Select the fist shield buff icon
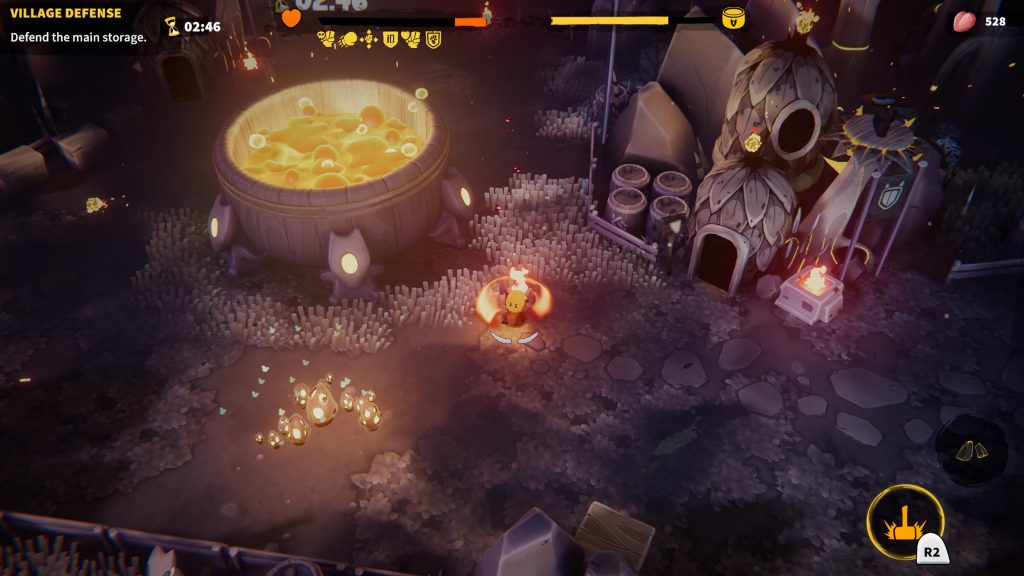1024x576 pixels. [433, 39]
